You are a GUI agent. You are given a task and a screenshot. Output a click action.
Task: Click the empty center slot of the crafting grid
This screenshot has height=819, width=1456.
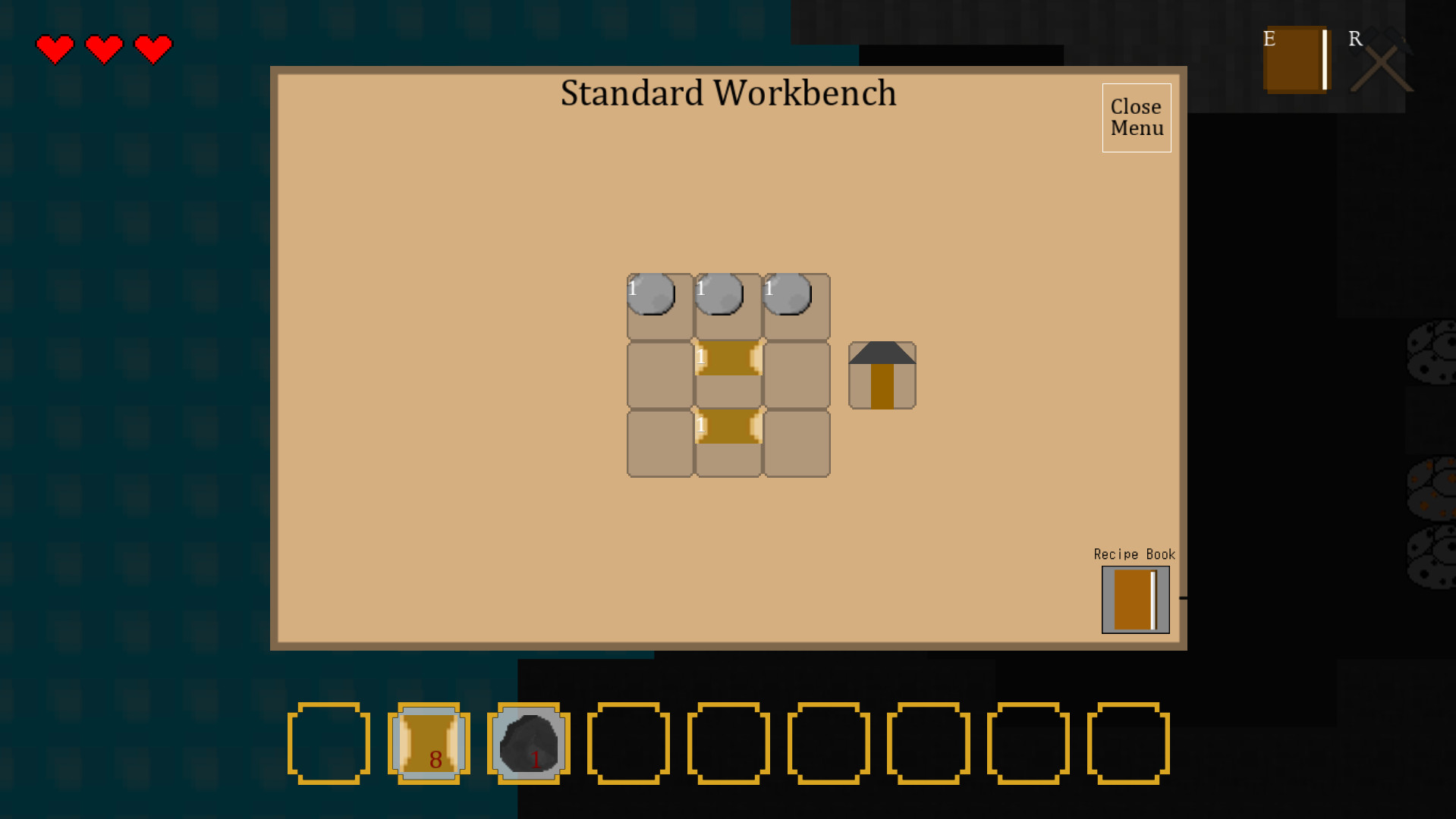(x=657, y=373)
